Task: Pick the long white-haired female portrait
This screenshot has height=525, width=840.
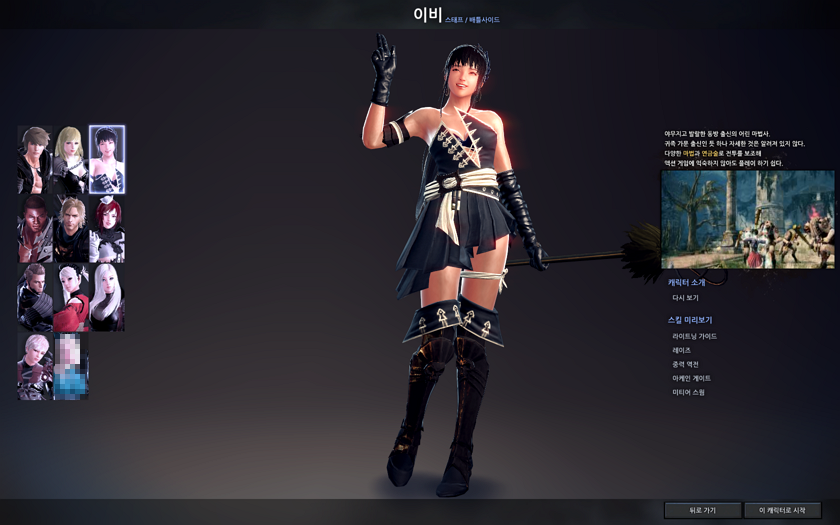Action: [x=107, y=297]
